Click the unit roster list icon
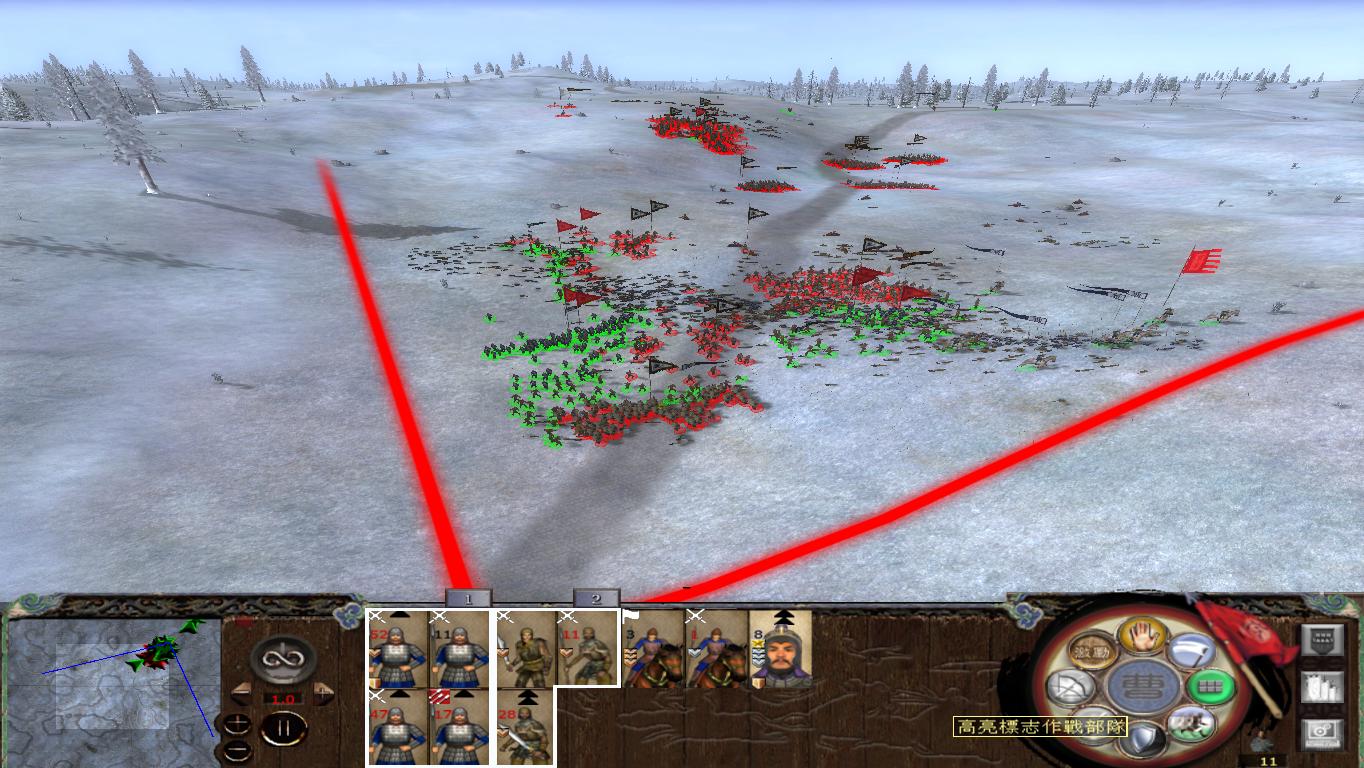The height and width of the screenshot is (768, 1364). tap(1323, 687)
